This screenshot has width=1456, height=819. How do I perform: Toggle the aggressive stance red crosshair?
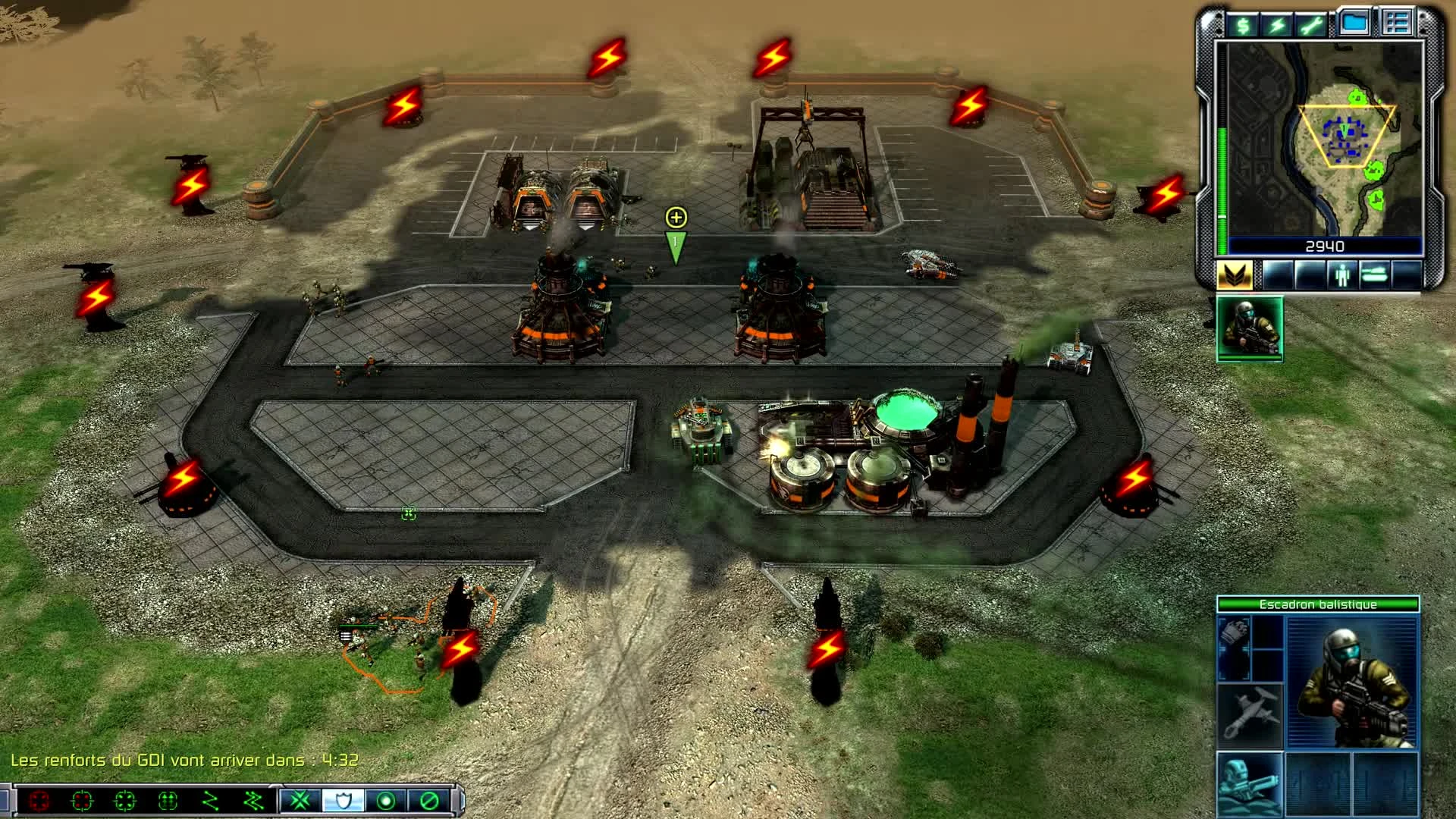coord(39,800)
